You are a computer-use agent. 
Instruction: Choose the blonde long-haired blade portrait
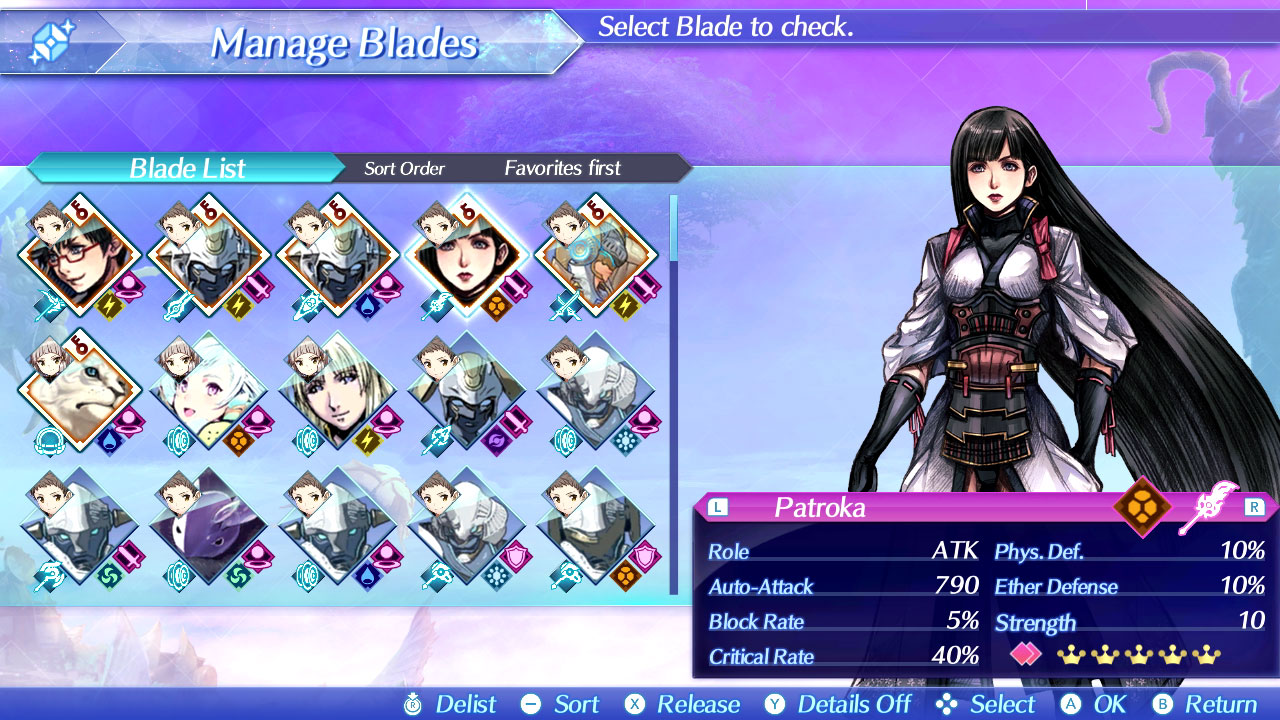(338, 391)
